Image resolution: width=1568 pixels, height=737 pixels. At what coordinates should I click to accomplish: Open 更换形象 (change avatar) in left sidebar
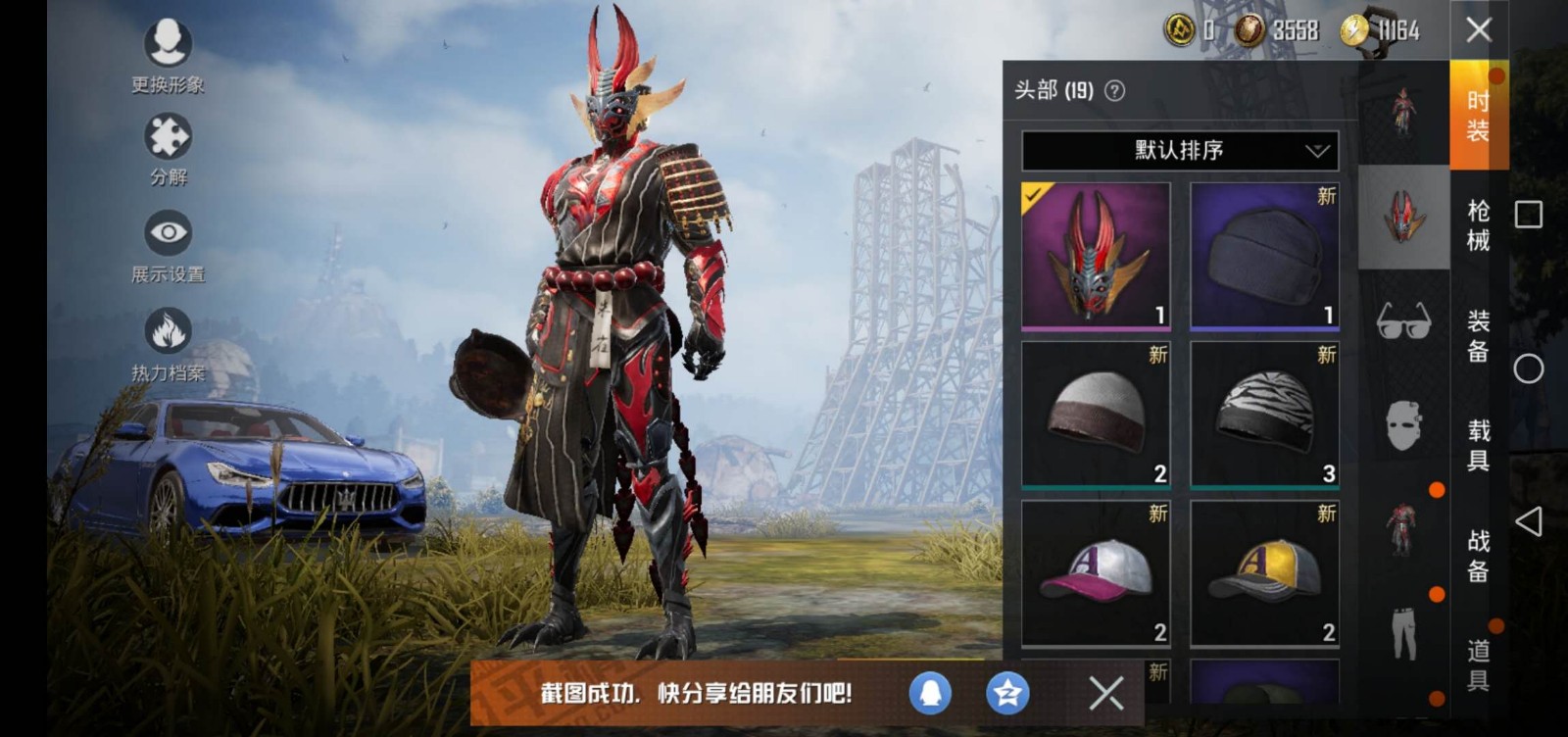coord(167,54)
